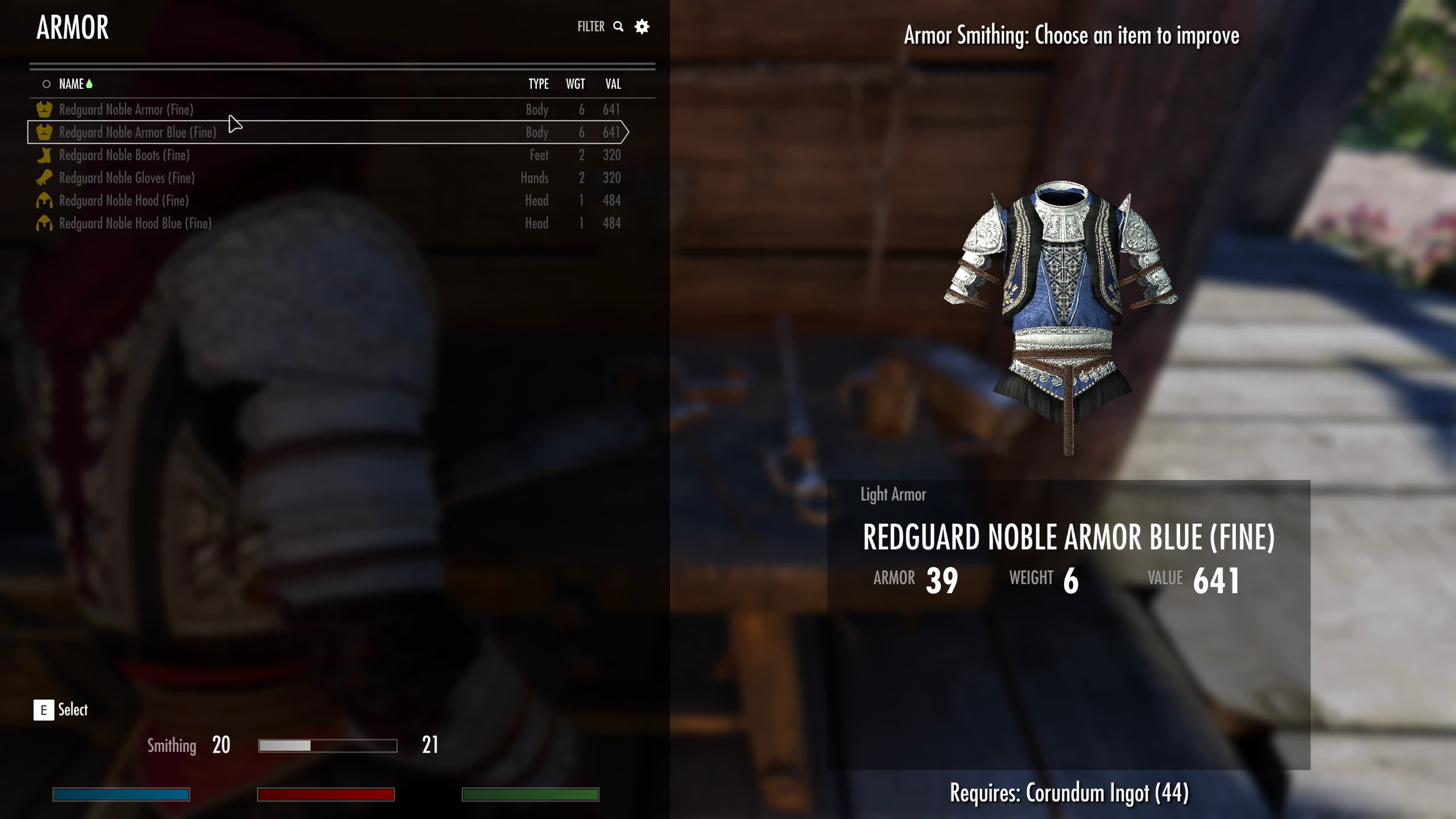Sort the list by the TYPE column
Viewport: 1456px width, 819px height.
coord(538,84)
